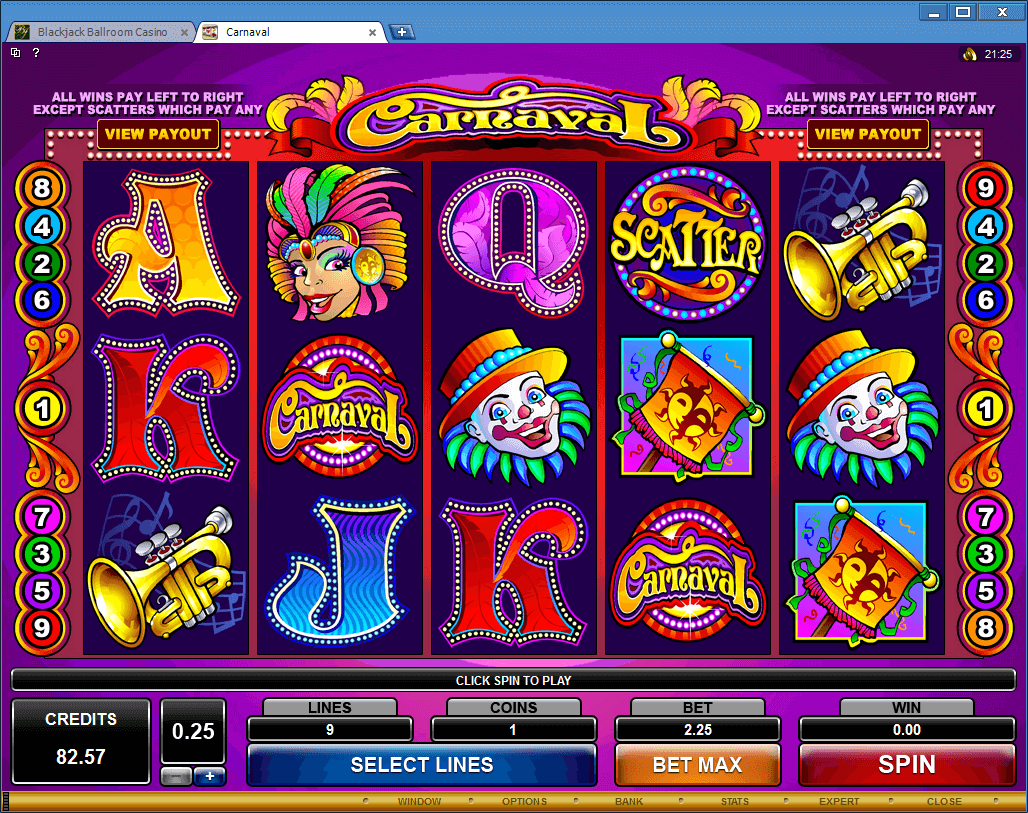Minimize the game window
Image resolution: width=1028 pixels, height=813 pixels.
(x=935, y=12)
